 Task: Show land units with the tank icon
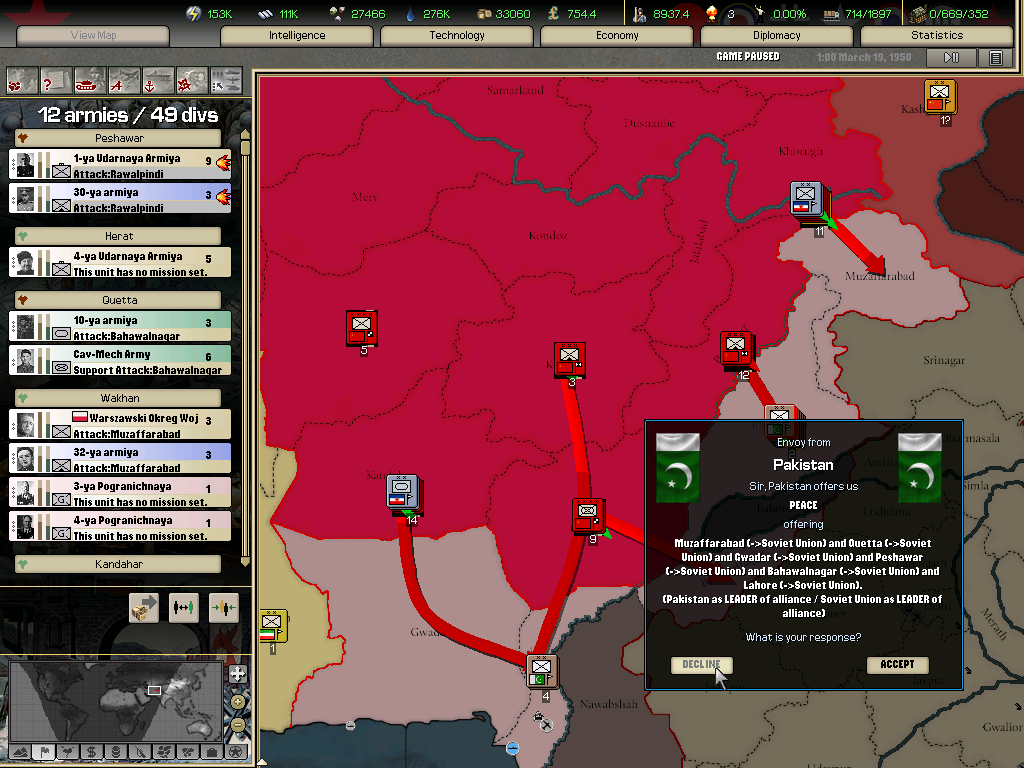pyautogui.click(x=89, y=79)
